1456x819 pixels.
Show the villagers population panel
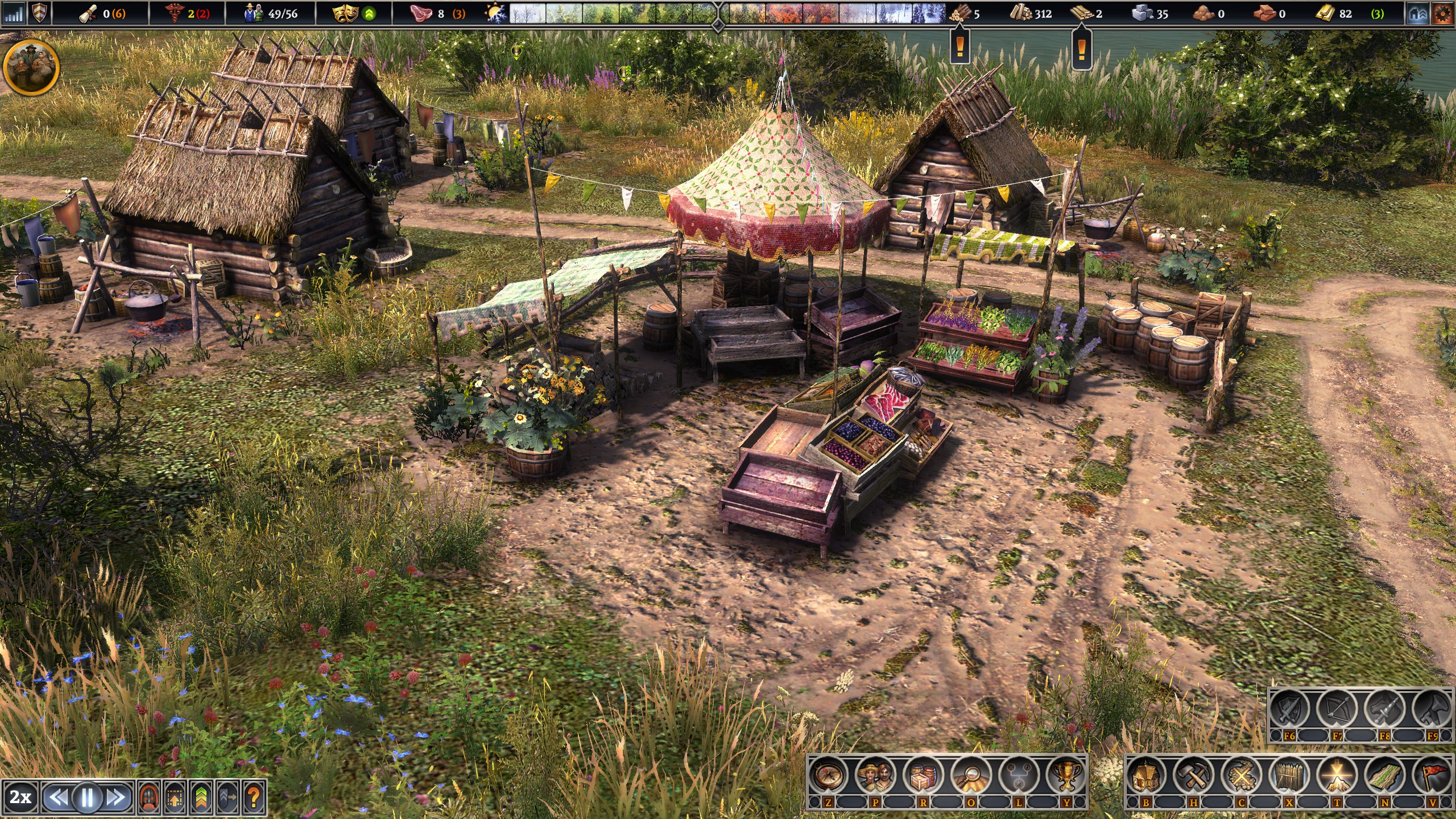click(x=876, y=776)
